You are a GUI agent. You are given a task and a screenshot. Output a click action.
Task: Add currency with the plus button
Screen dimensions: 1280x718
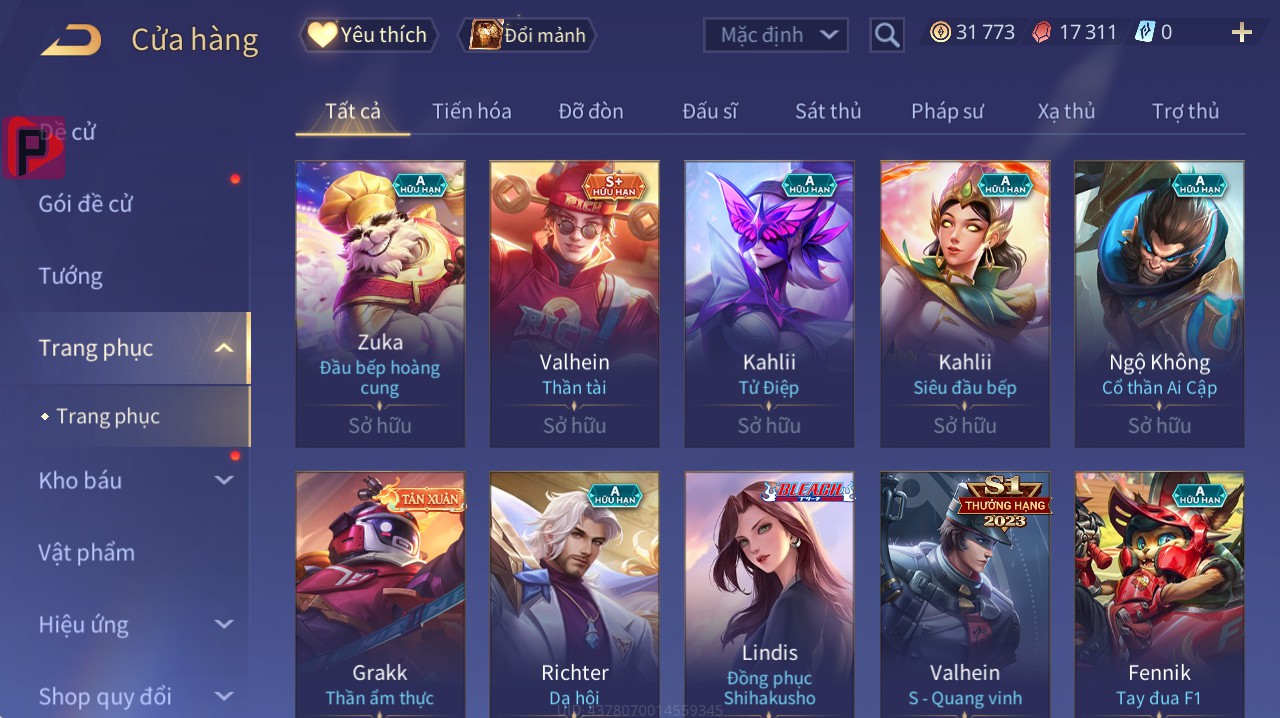pyautogui.click(x=1242, y=33)
